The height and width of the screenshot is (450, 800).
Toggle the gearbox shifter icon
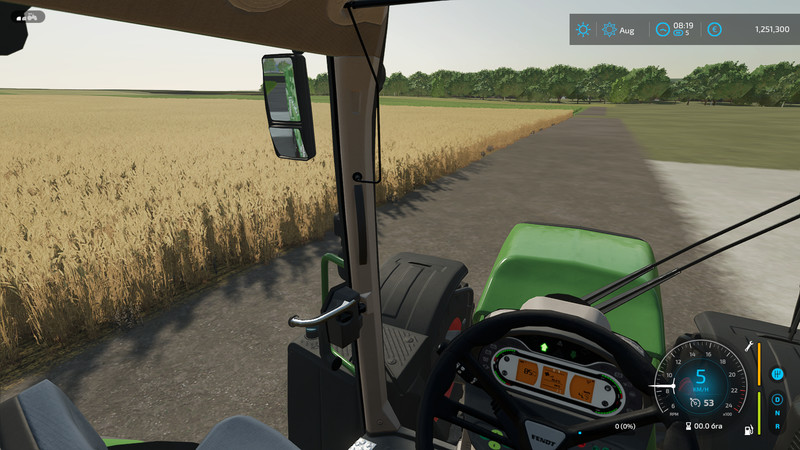coord(777,374)
